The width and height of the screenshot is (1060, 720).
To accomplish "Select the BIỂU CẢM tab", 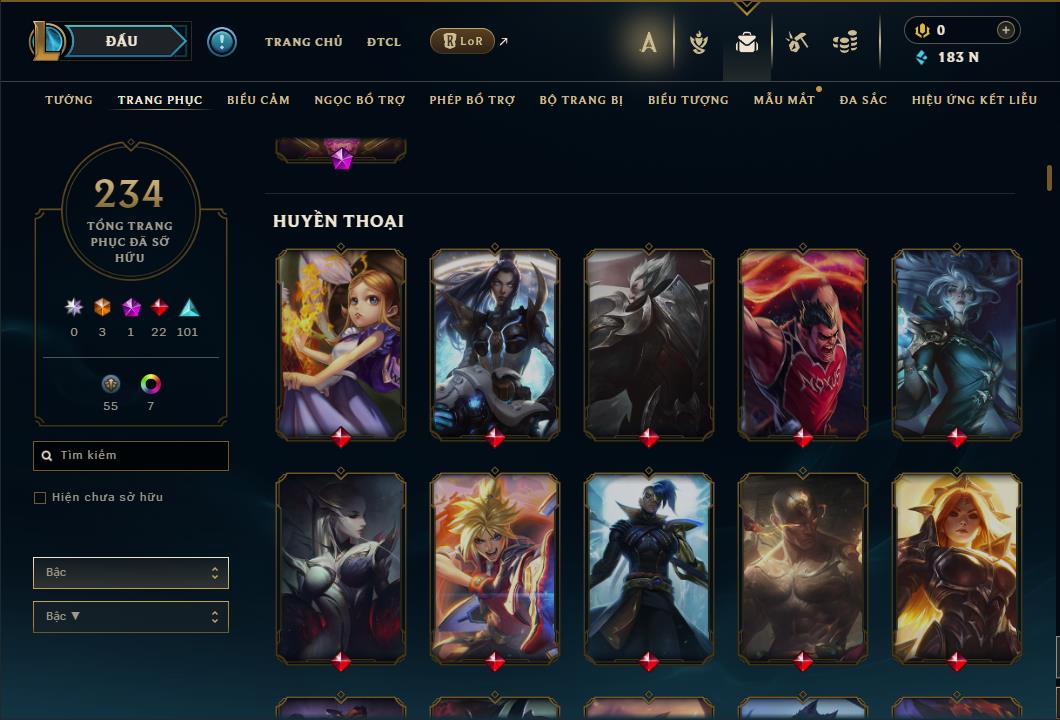I will point(258,100).
